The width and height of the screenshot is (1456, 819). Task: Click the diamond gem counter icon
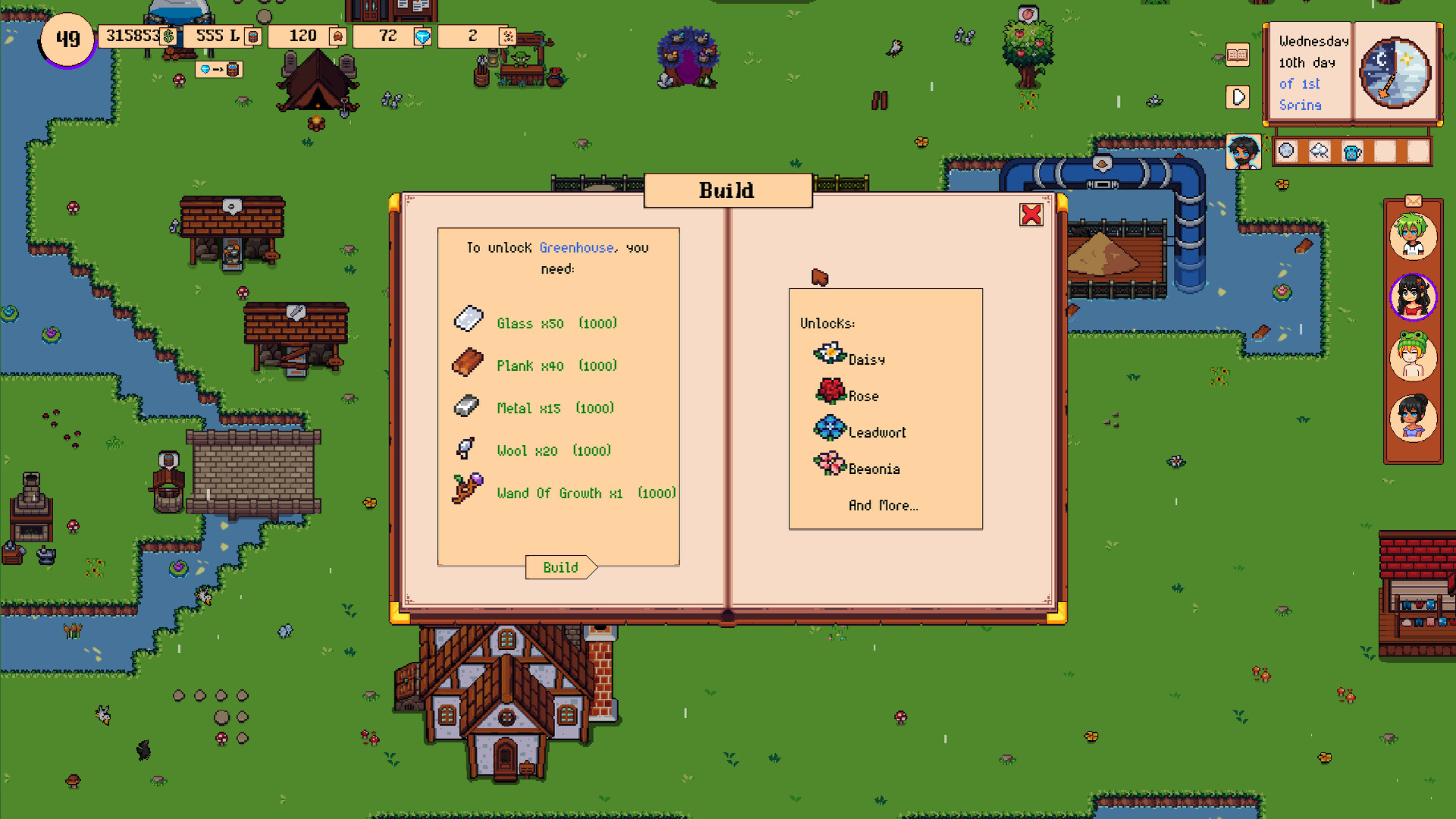click(x=423, y=35)
